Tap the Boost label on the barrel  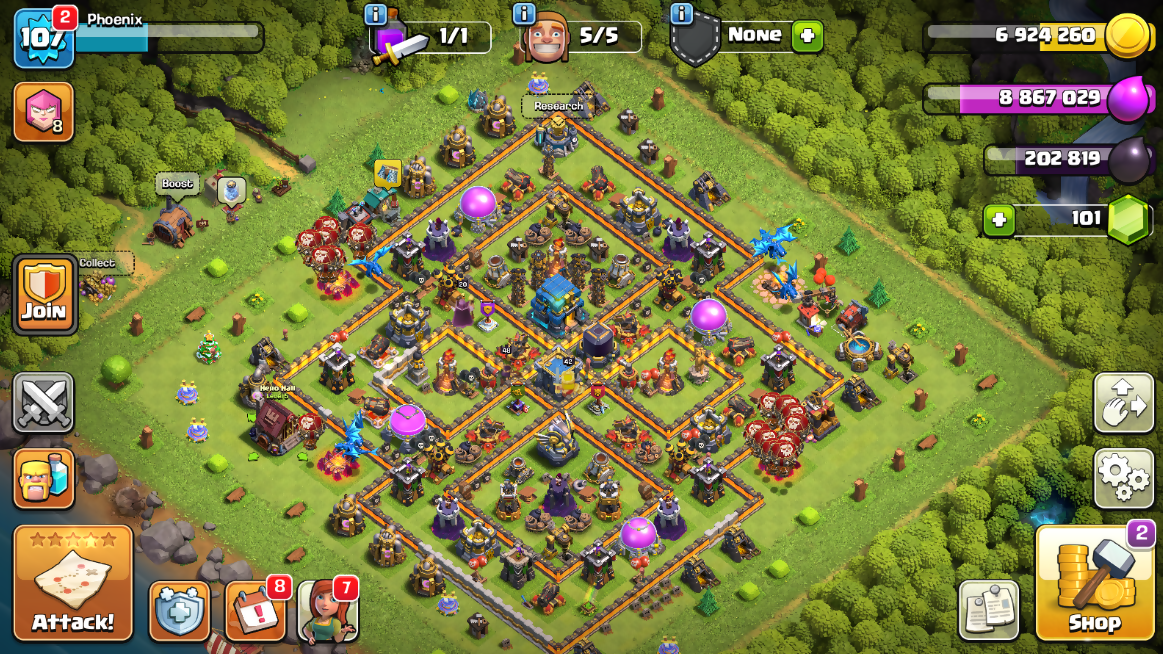click(x=177, y=184)
